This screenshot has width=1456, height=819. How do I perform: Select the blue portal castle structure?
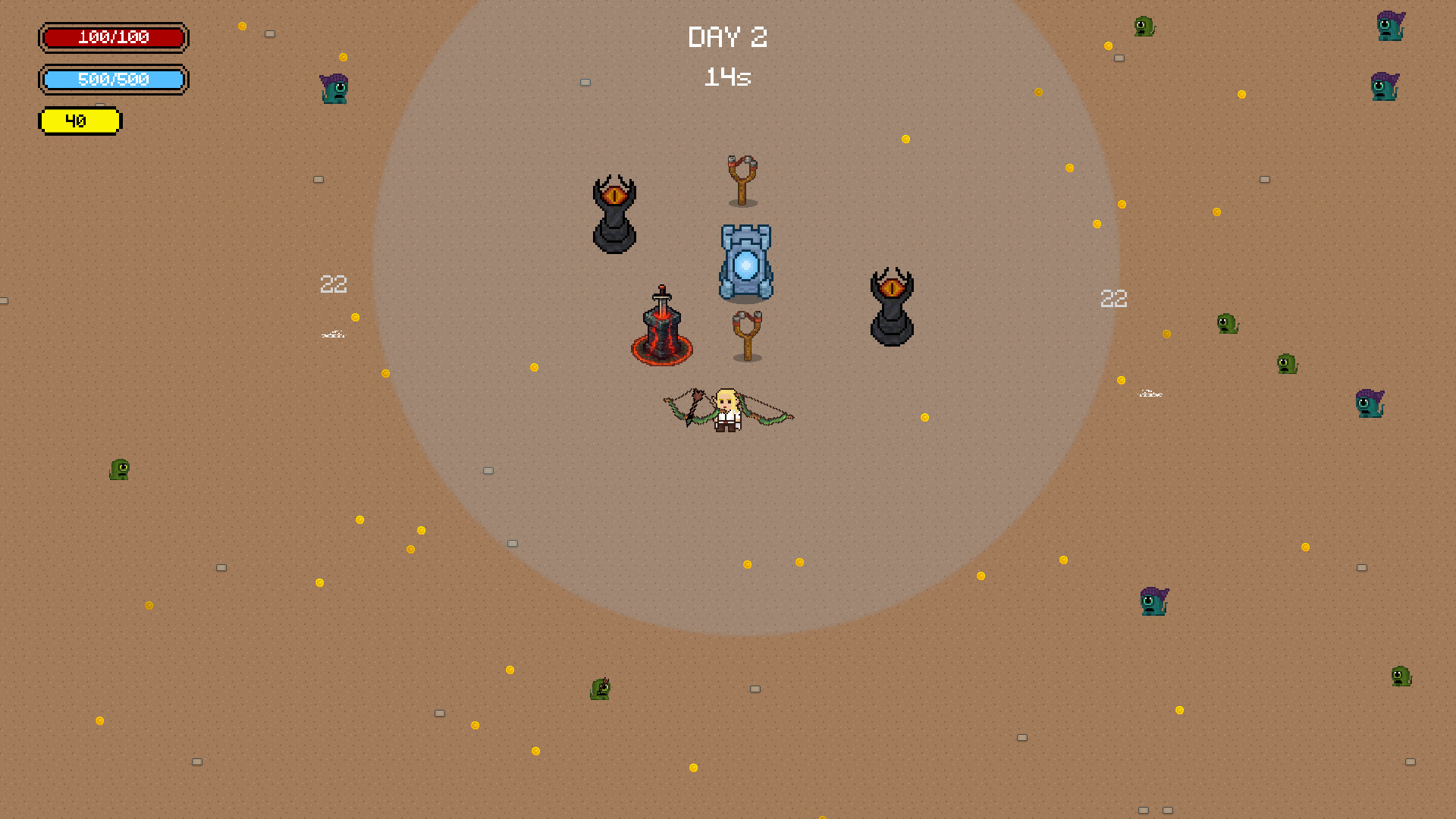tap(745, 262)
